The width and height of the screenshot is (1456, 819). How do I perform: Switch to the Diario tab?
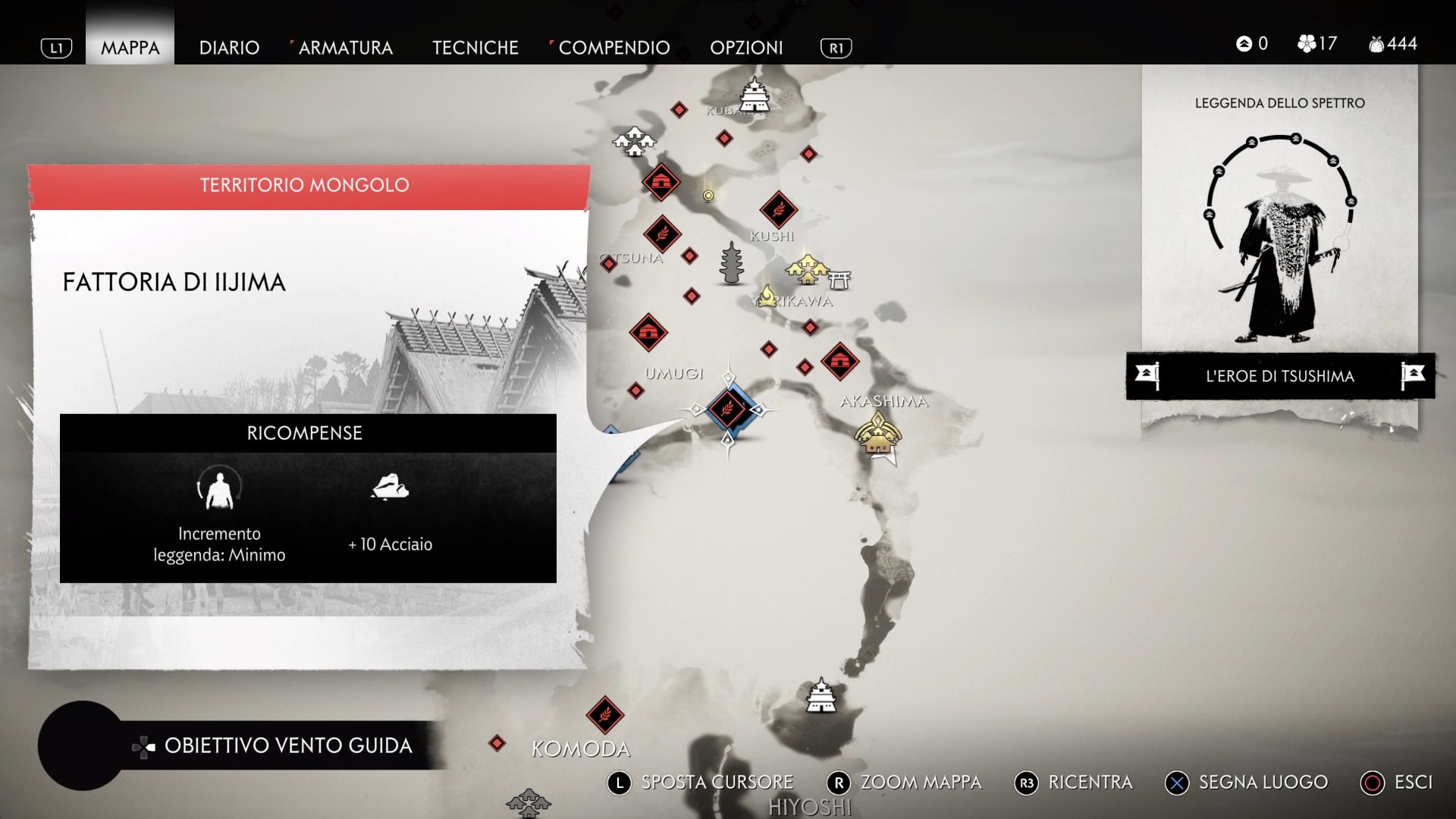point(229,48)
